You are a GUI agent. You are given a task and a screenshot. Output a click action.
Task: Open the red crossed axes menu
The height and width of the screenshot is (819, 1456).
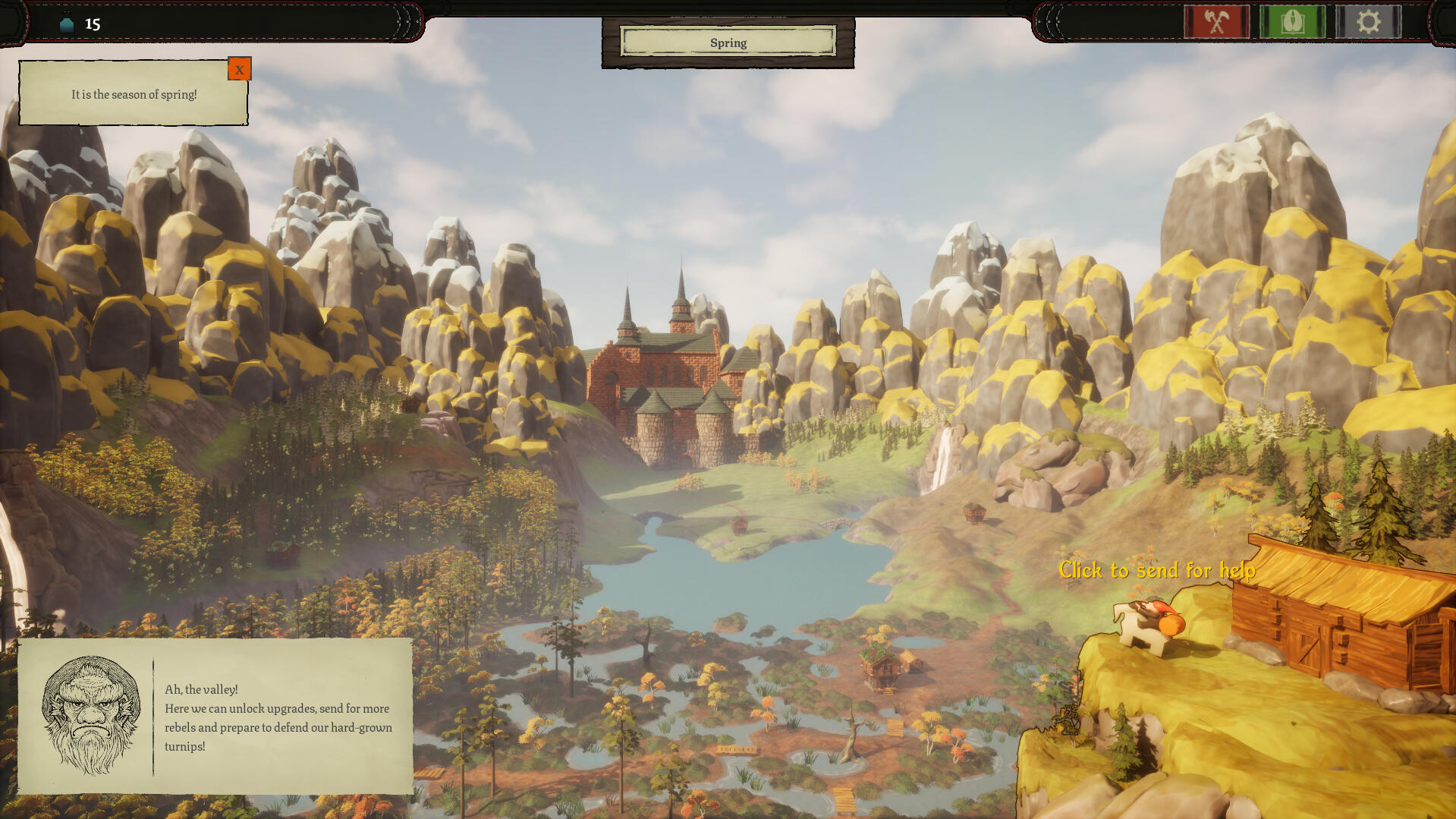click(x=1216, y=22)
